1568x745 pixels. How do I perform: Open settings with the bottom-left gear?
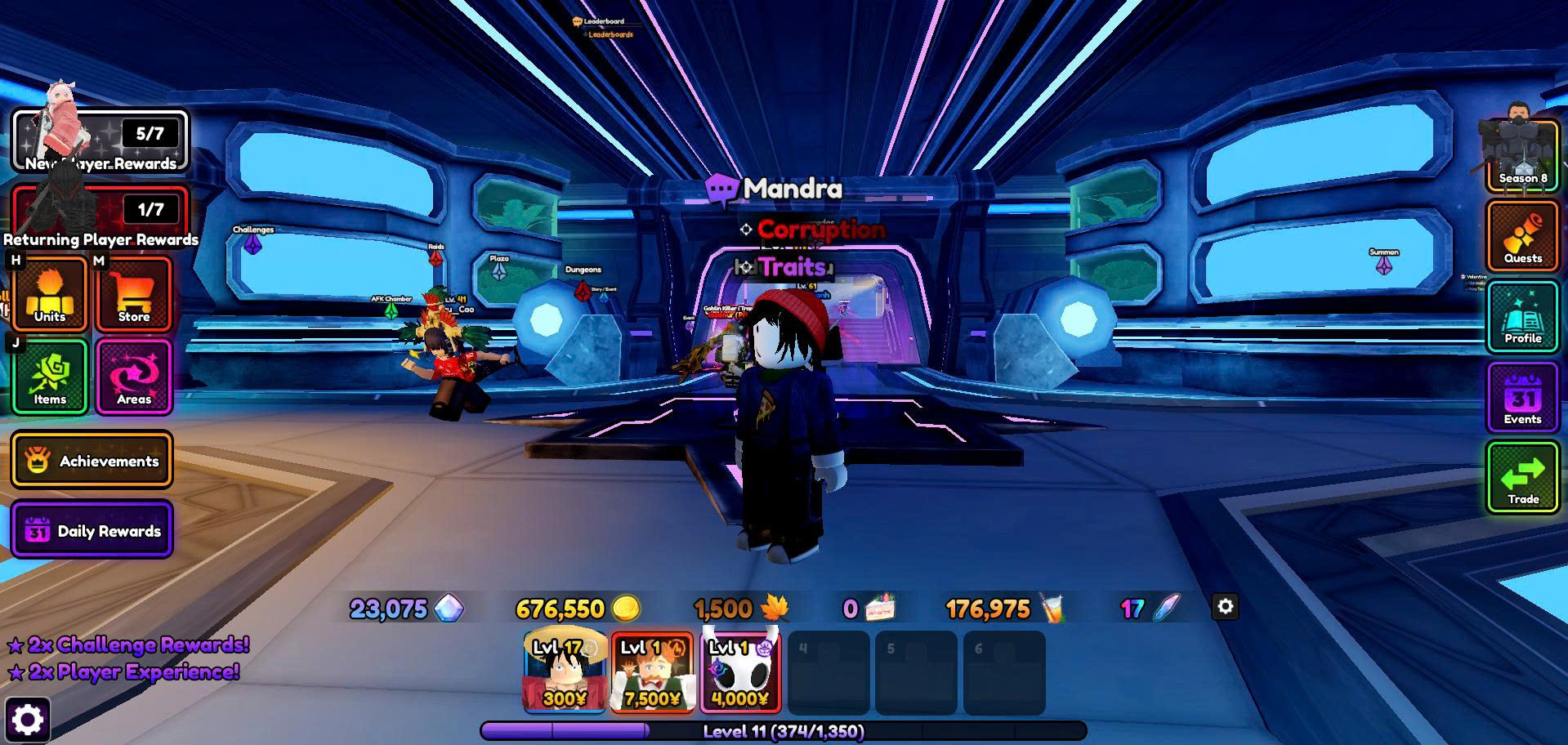[x=28, y=720]
